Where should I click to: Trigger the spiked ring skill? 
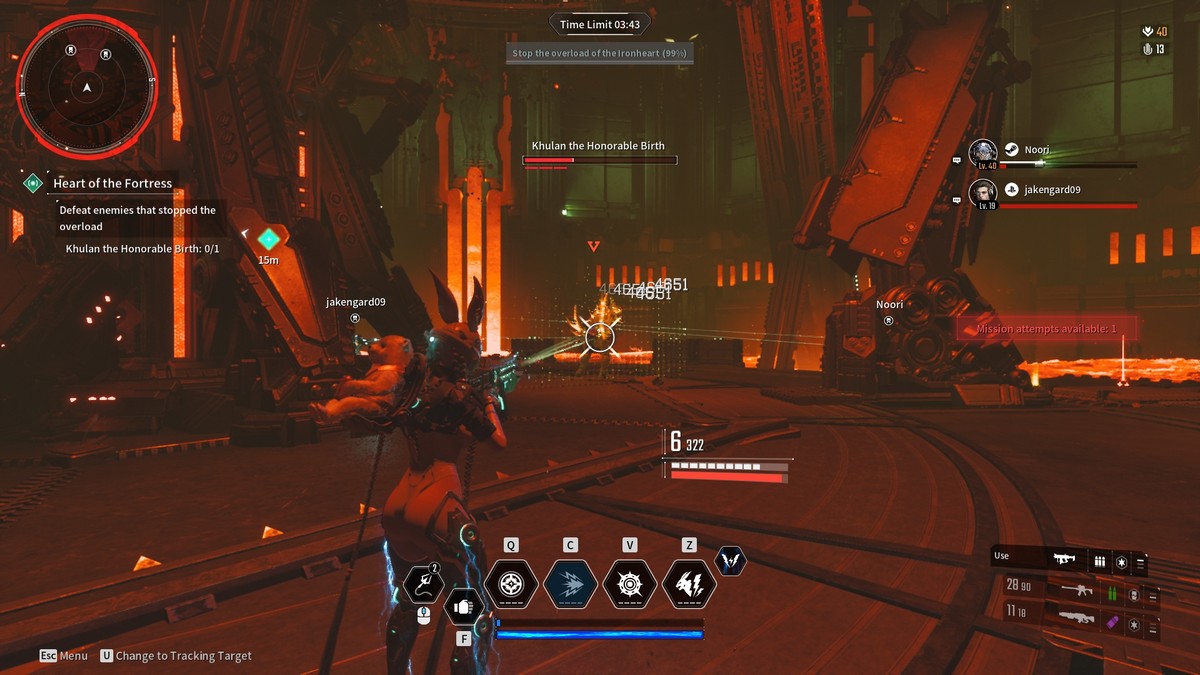click(x=630, y=585)
